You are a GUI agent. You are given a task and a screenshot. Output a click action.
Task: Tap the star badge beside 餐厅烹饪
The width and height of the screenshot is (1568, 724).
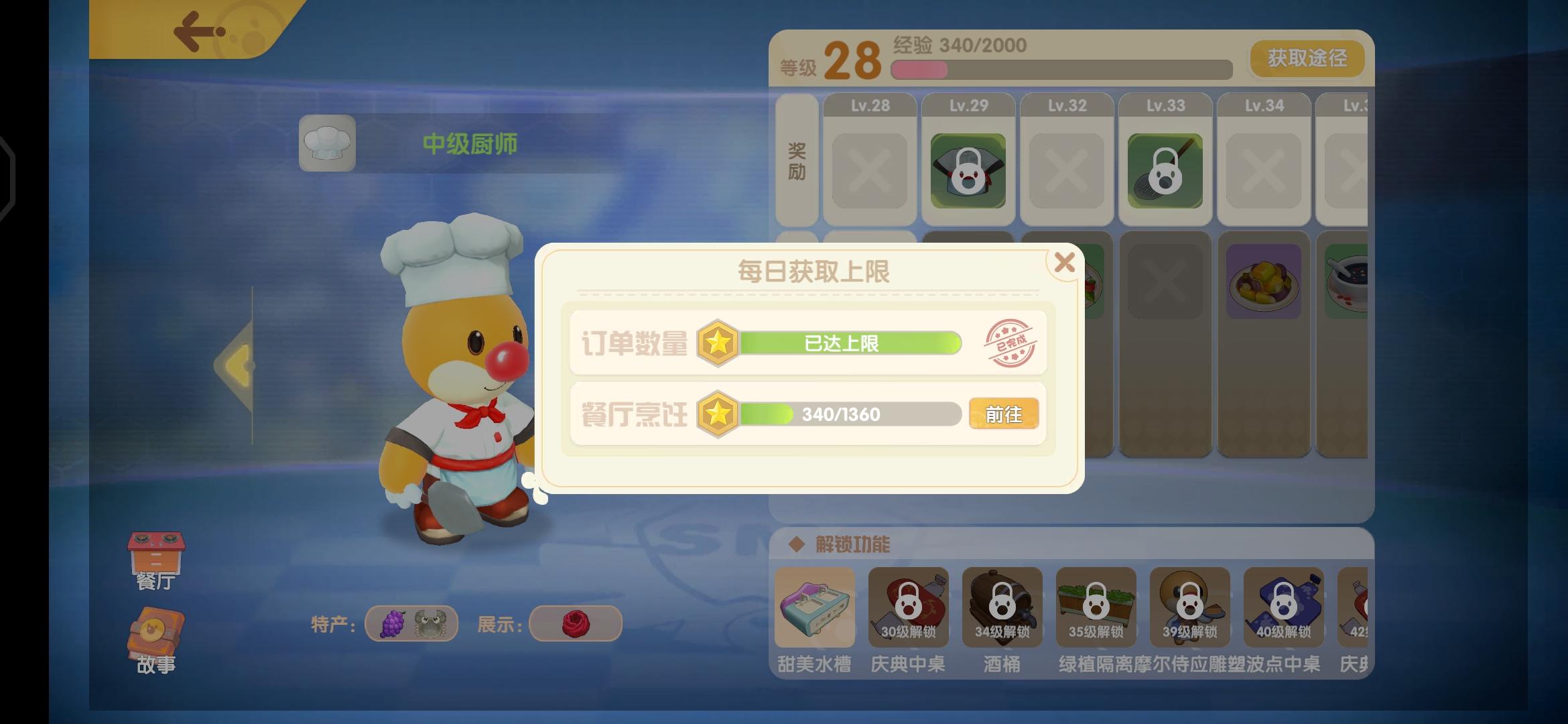click(719, 414)
